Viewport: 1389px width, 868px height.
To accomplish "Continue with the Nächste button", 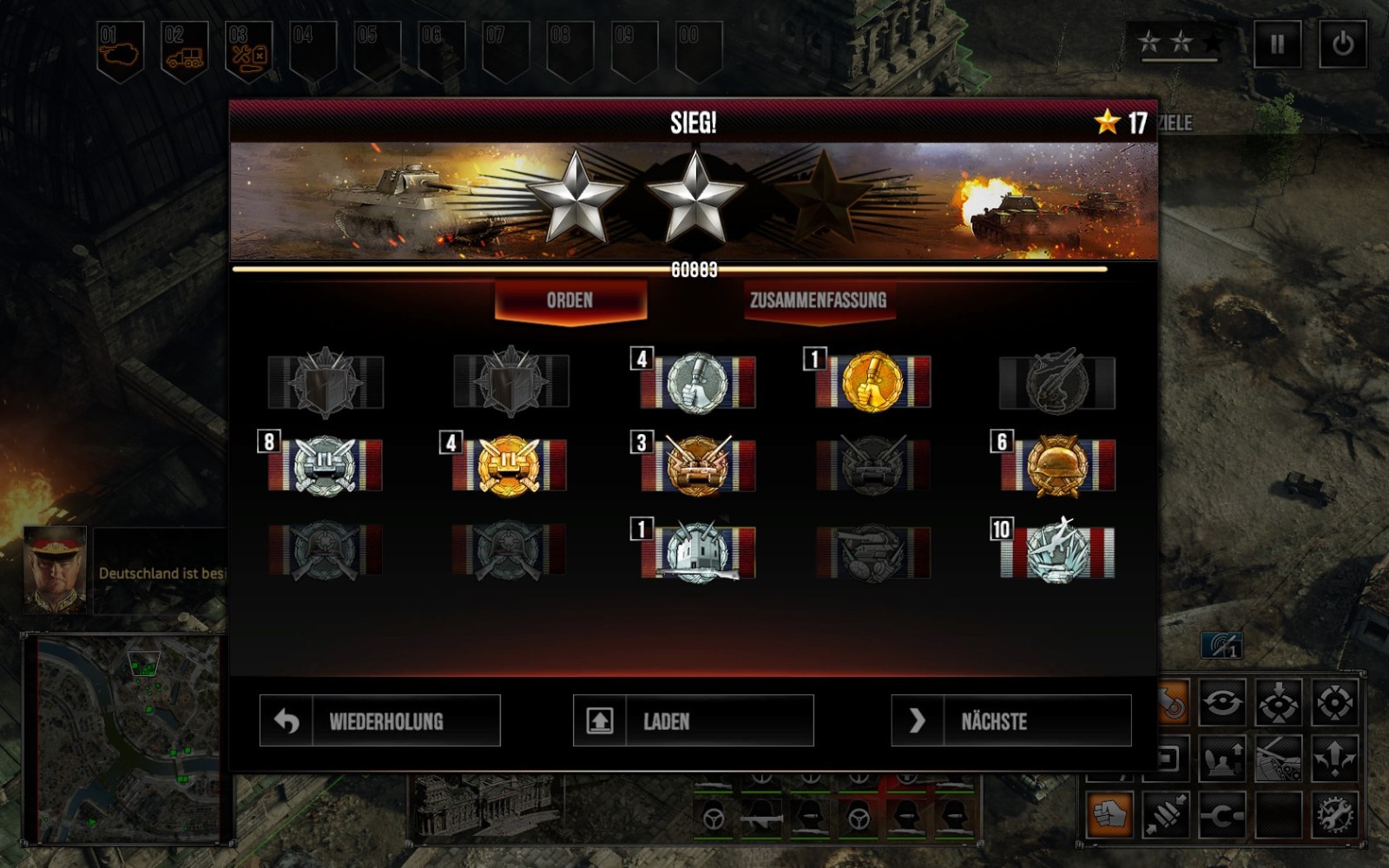I will click(1010, 720).
